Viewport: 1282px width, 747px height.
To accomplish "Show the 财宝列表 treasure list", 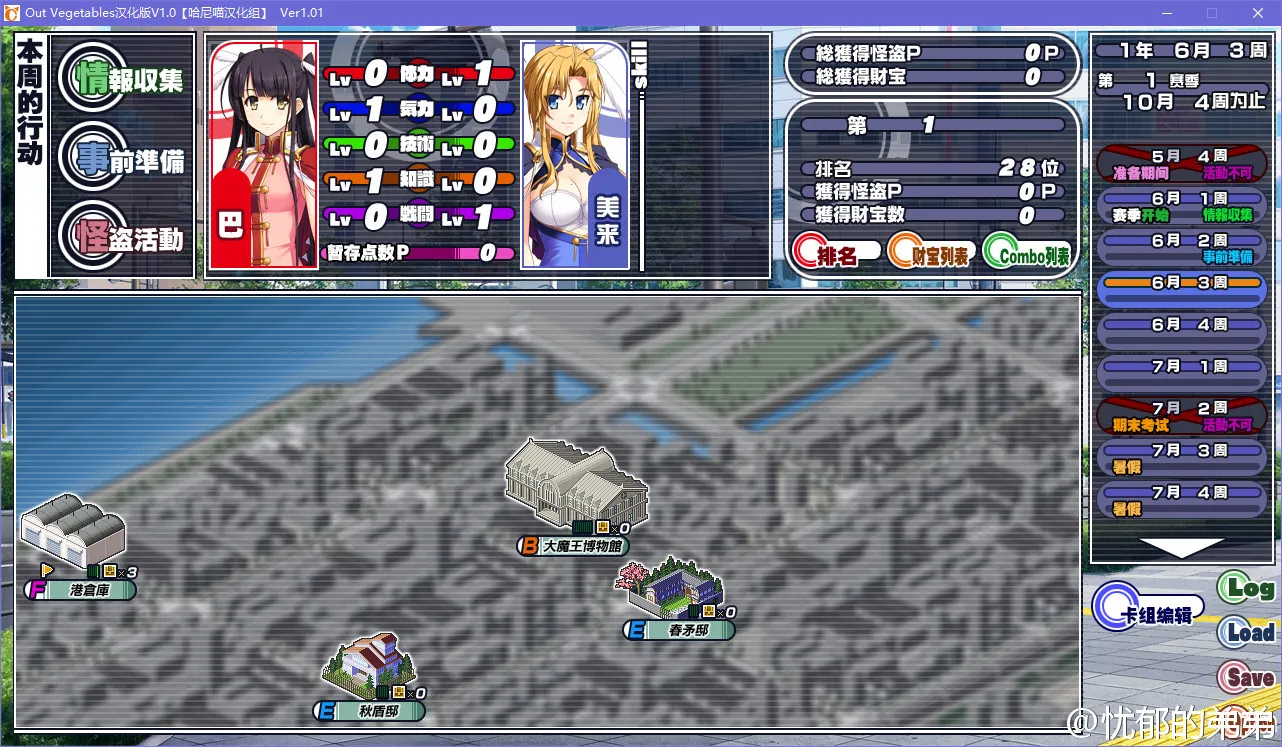I will [x=931, y=254].
